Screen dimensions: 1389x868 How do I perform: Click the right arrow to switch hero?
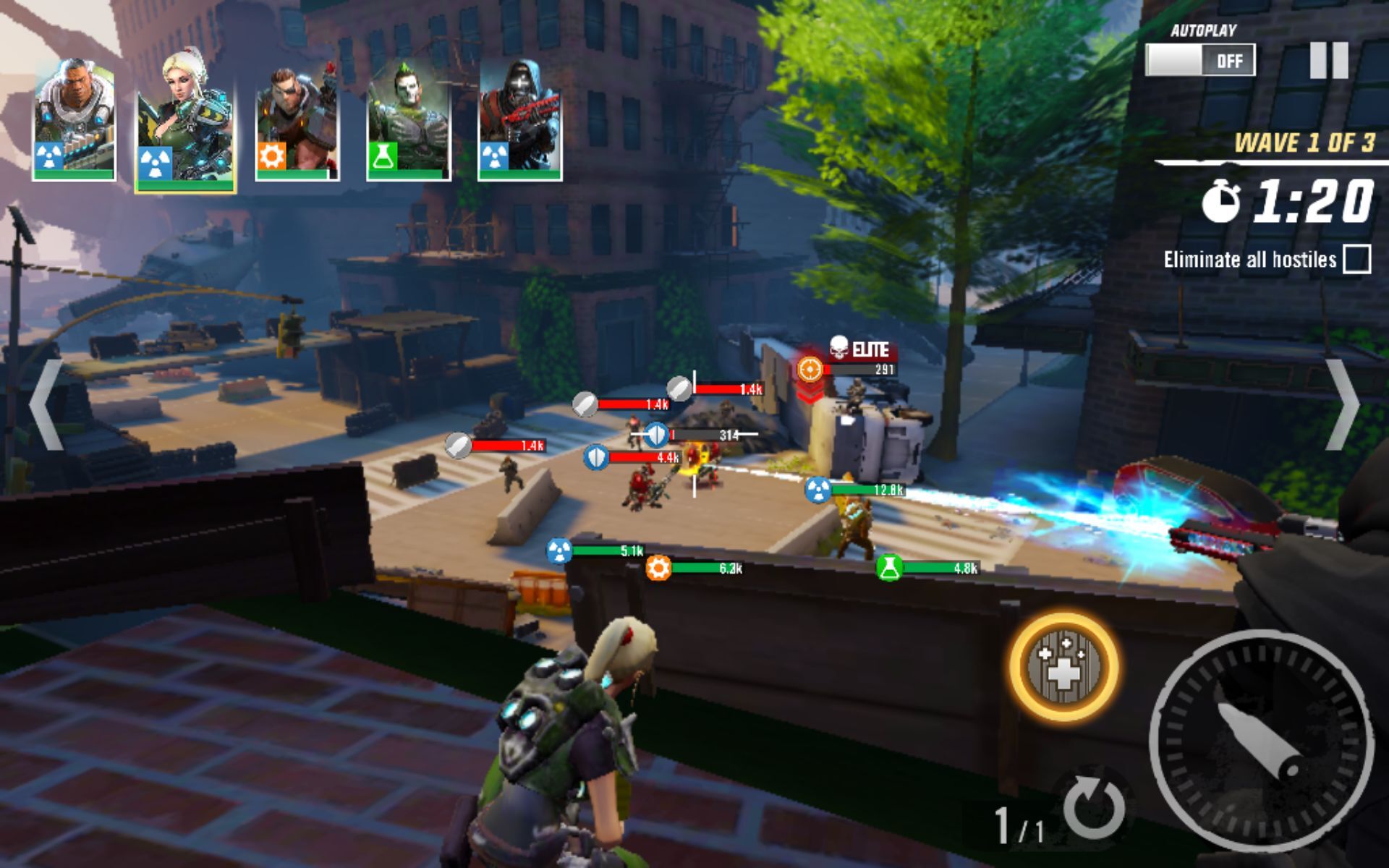[x=1343, y=405]
